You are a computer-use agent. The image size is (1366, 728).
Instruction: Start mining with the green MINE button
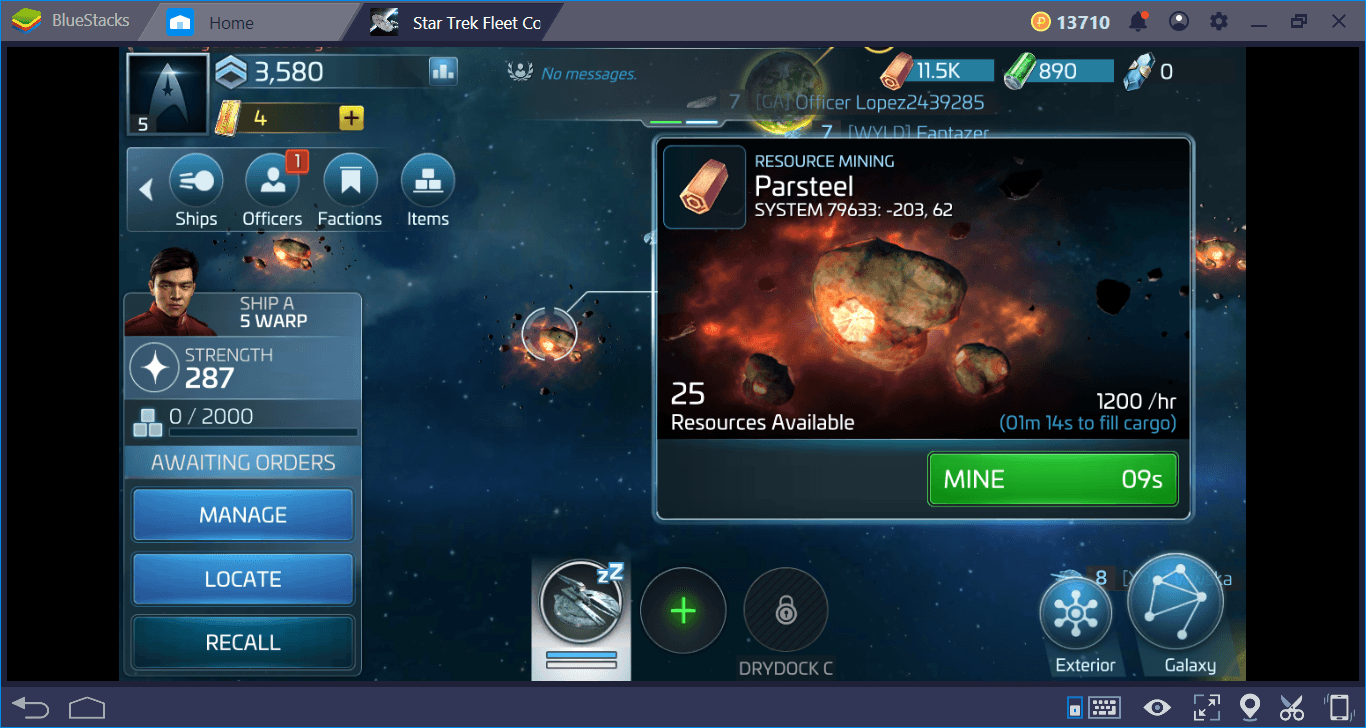1052,479
